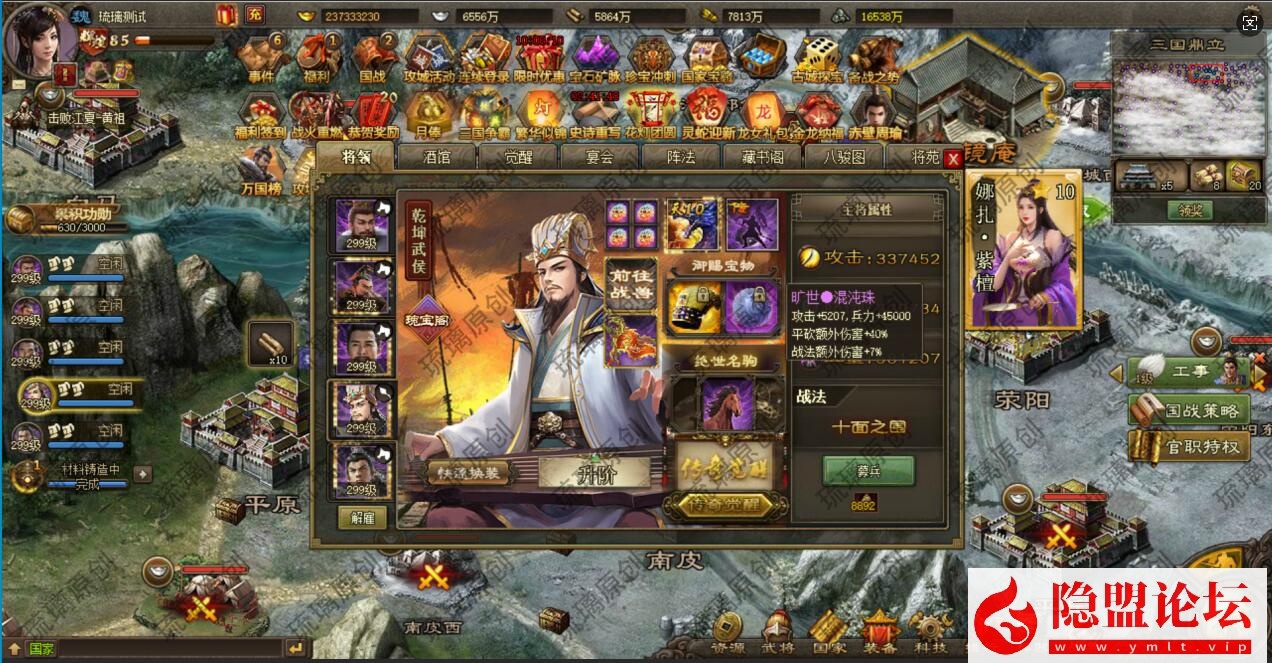The height and width of the screenshot is (663, 1272).
Task: Click the 升阶 upgrade button
Action: (596, 473)
